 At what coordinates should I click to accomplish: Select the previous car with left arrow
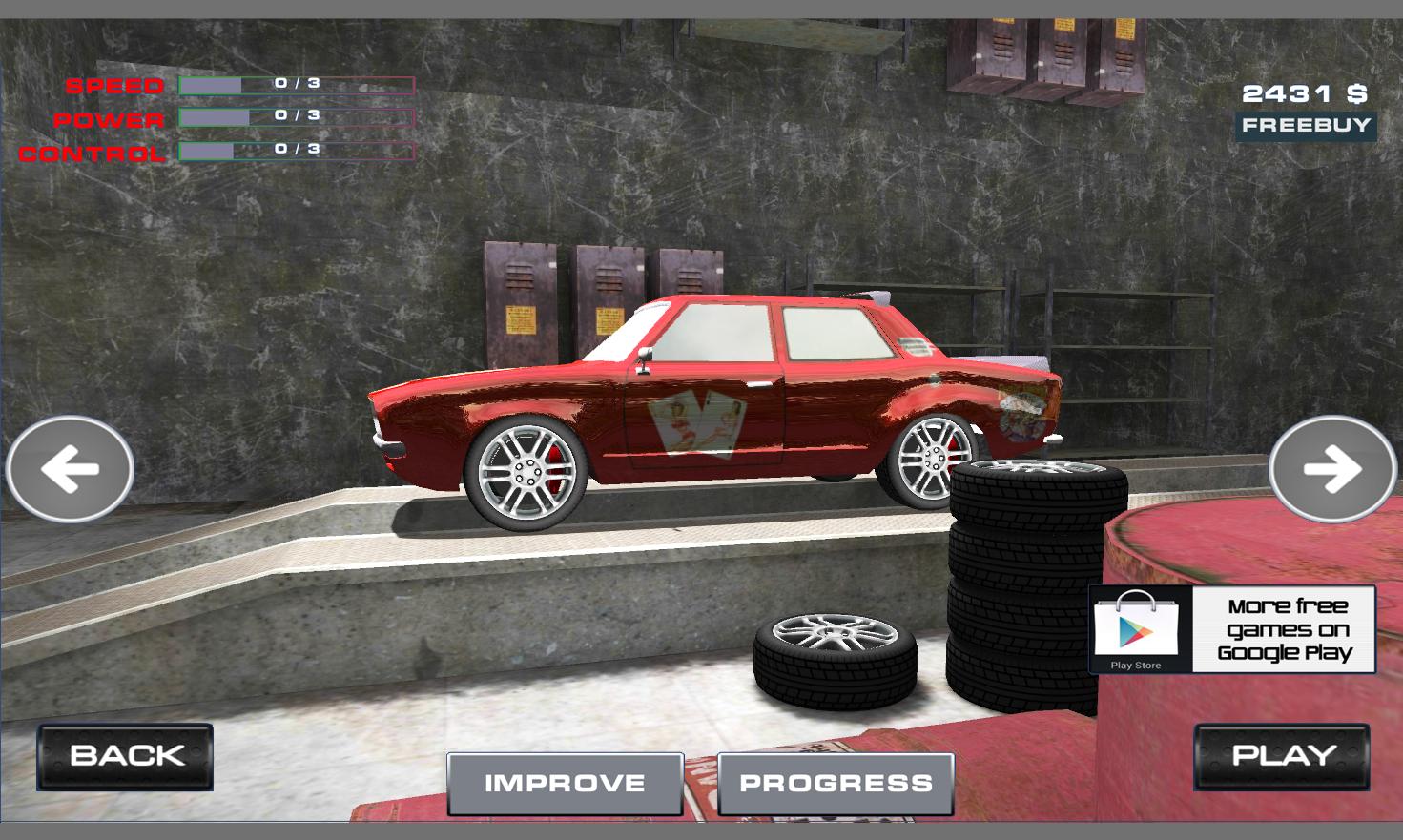[x=70, y=469]
